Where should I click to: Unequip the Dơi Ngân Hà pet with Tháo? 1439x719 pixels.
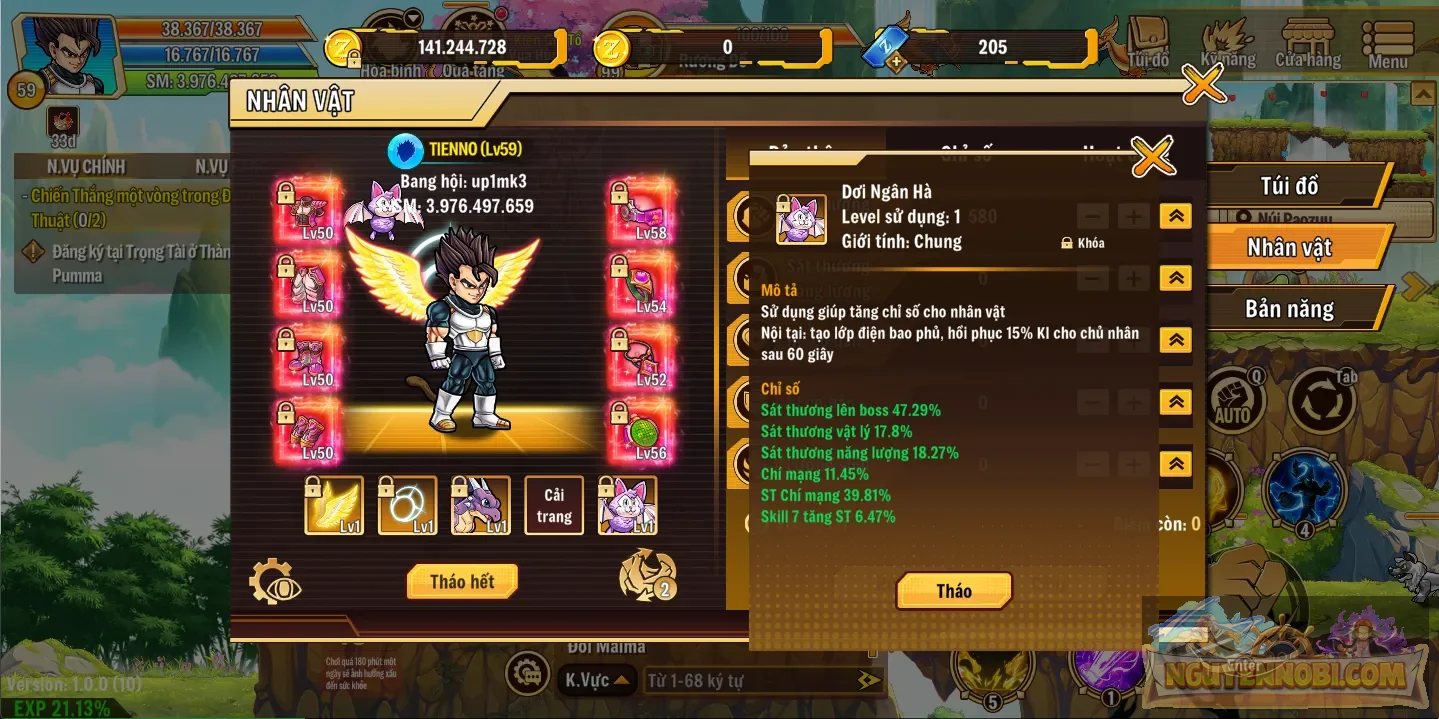tap(953, 591)
